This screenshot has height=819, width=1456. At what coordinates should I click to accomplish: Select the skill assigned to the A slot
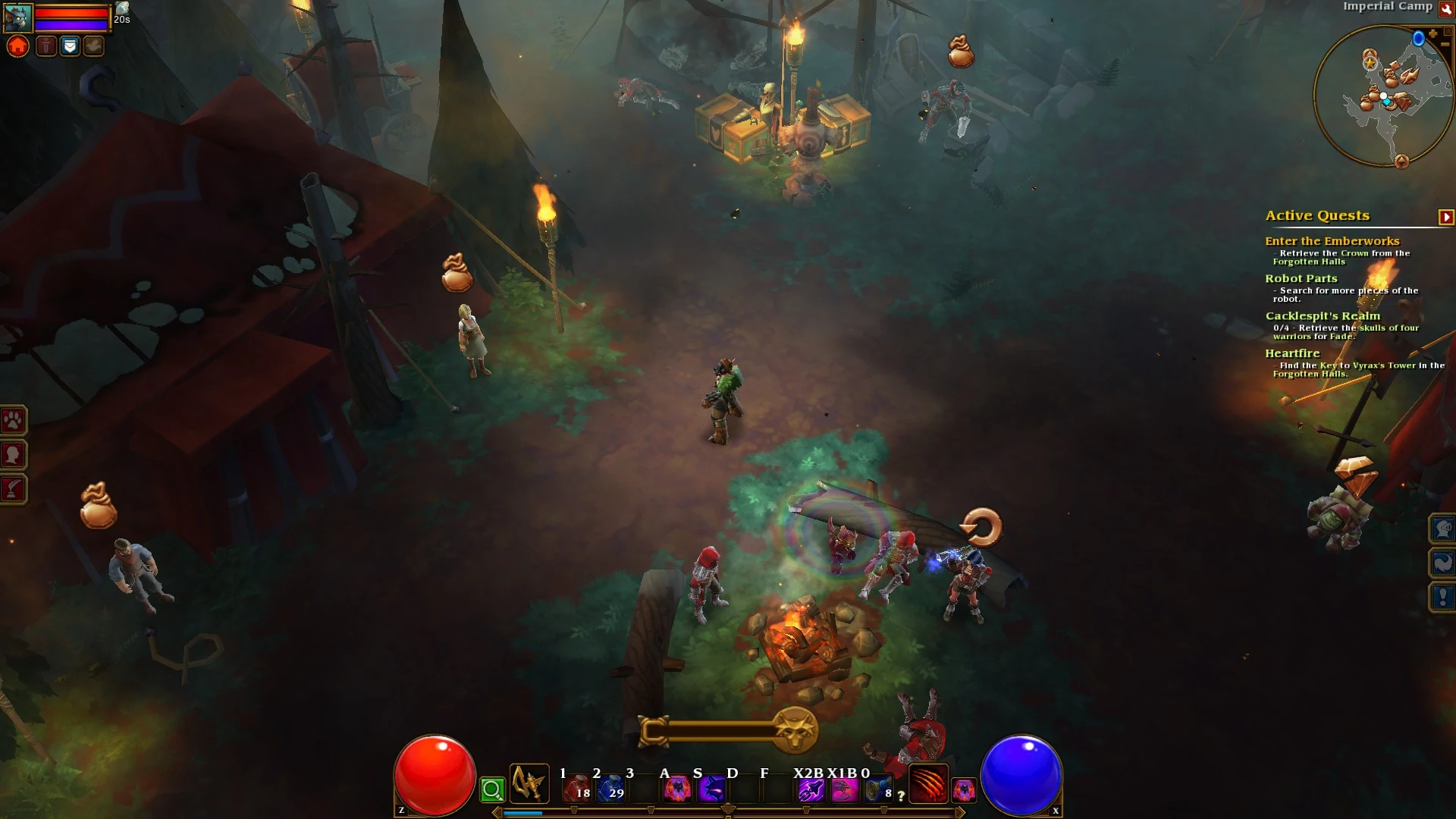click(x=677, y=790)
